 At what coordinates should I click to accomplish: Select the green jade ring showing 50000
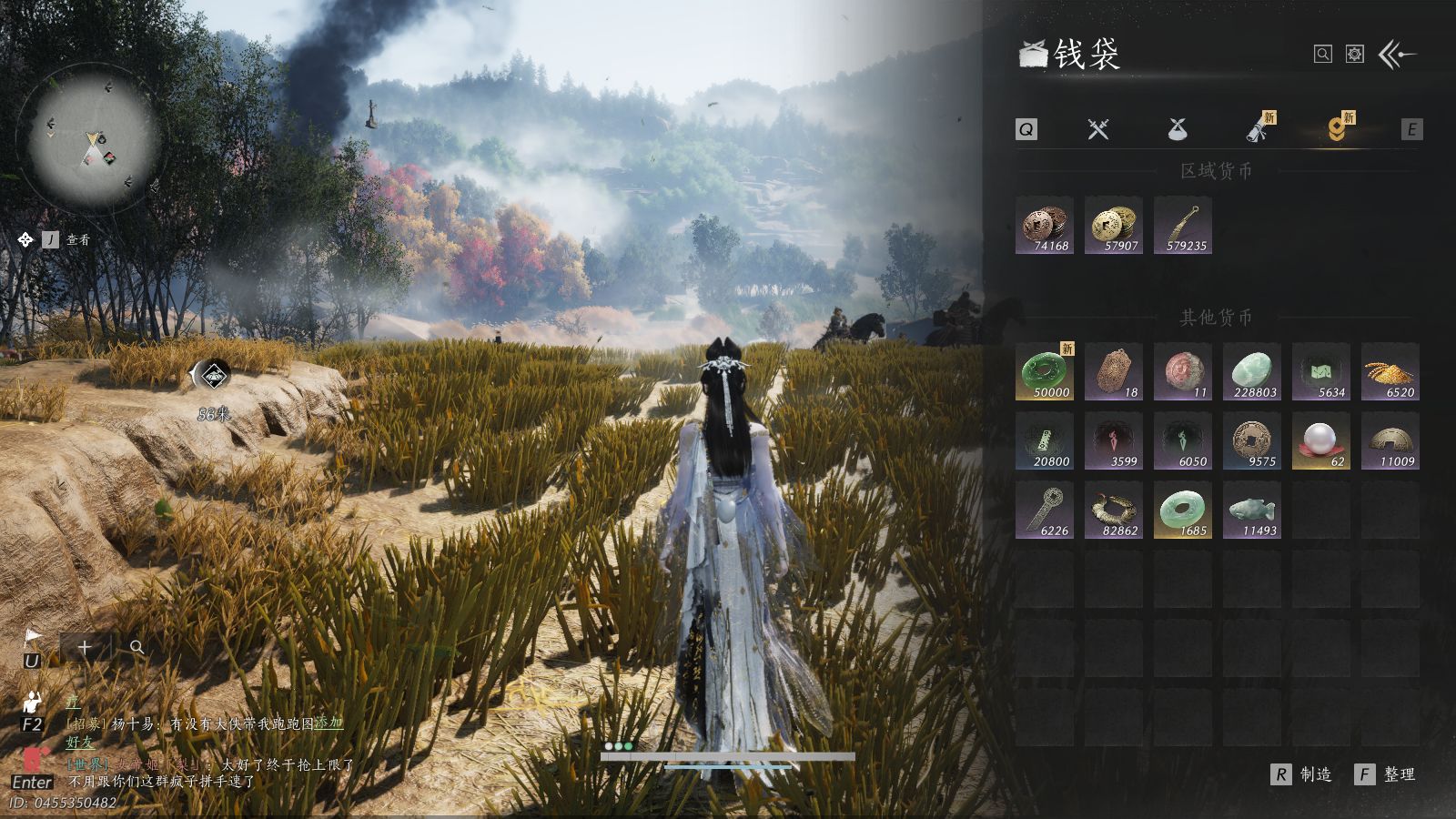click(1045, 371)
